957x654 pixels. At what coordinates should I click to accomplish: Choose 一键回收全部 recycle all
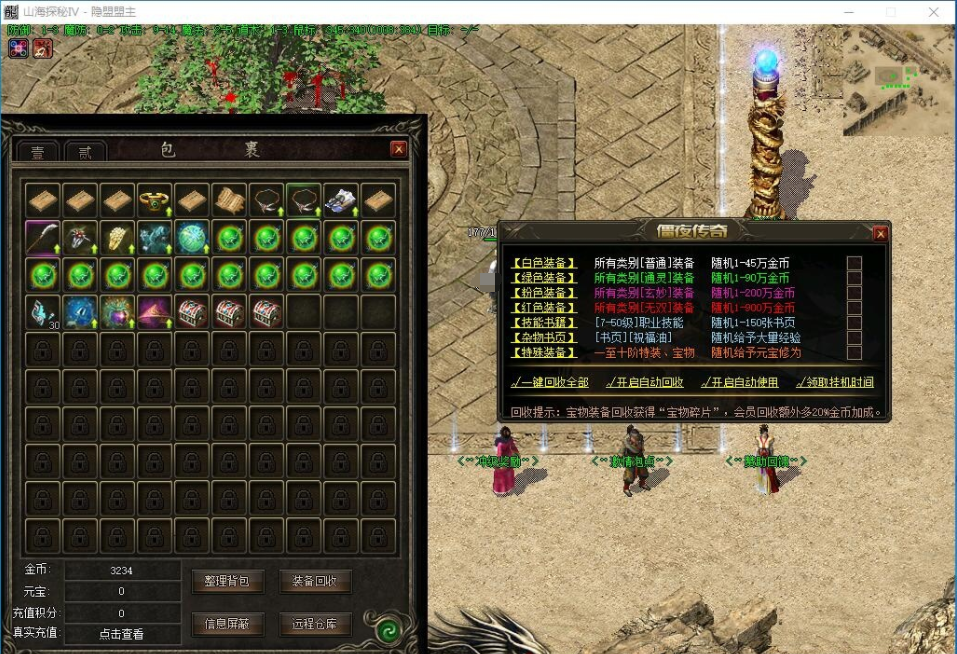[x=549, y=382]
